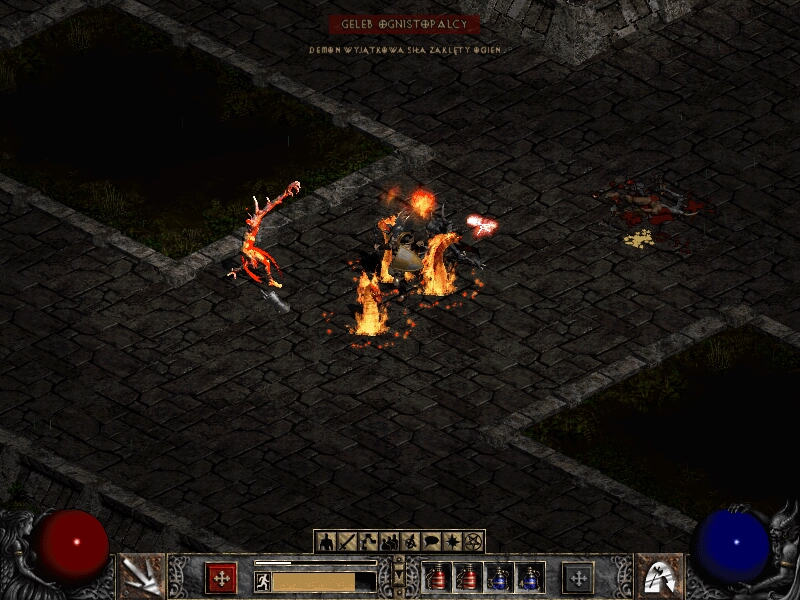Select the right mouse skill icon
The height and width of the screenshot is (600, 800).
click(x=659, y=576)
